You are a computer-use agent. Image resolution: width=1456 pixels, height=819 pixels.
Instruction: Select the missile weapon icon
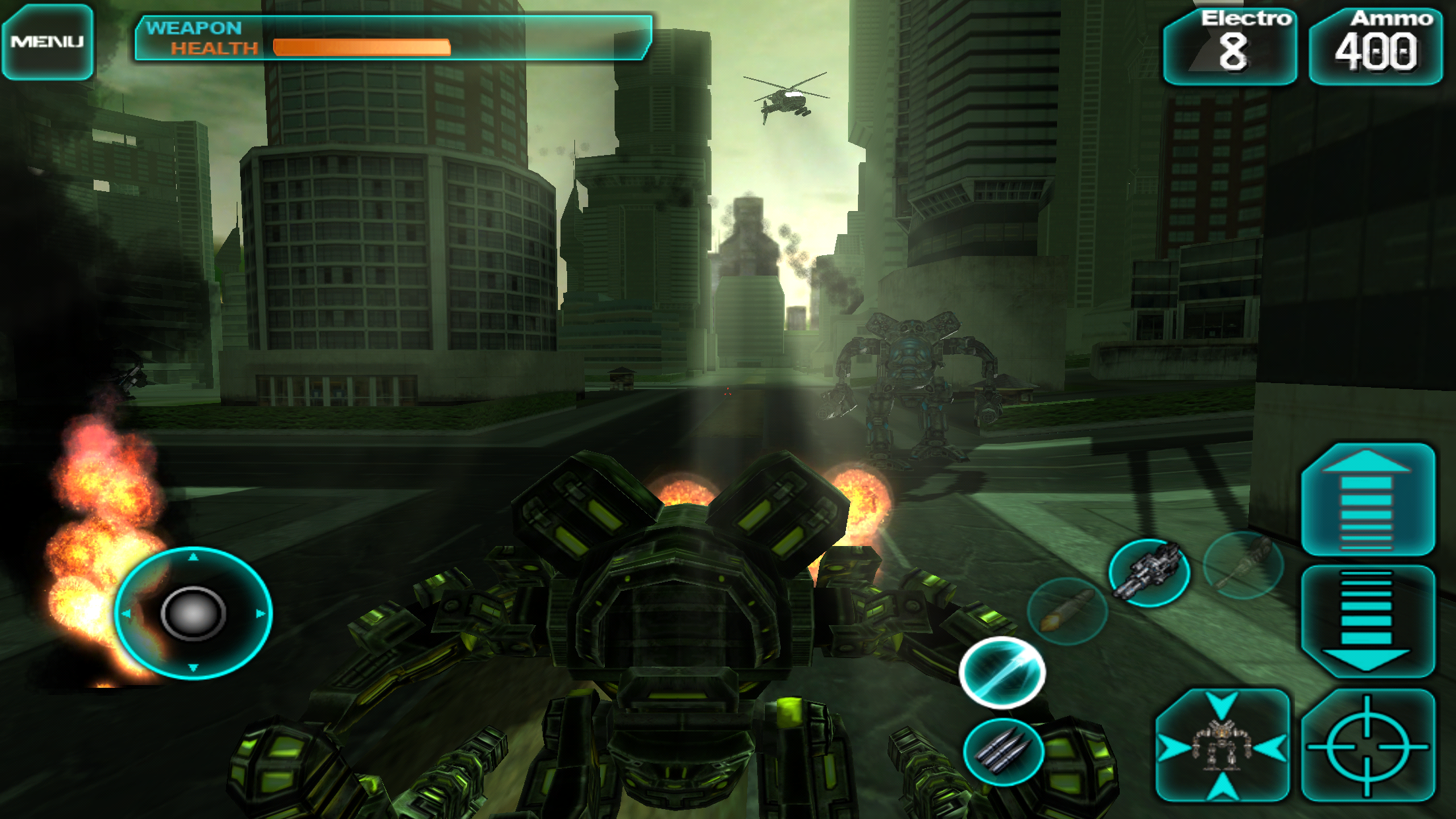coord(1067,611)
